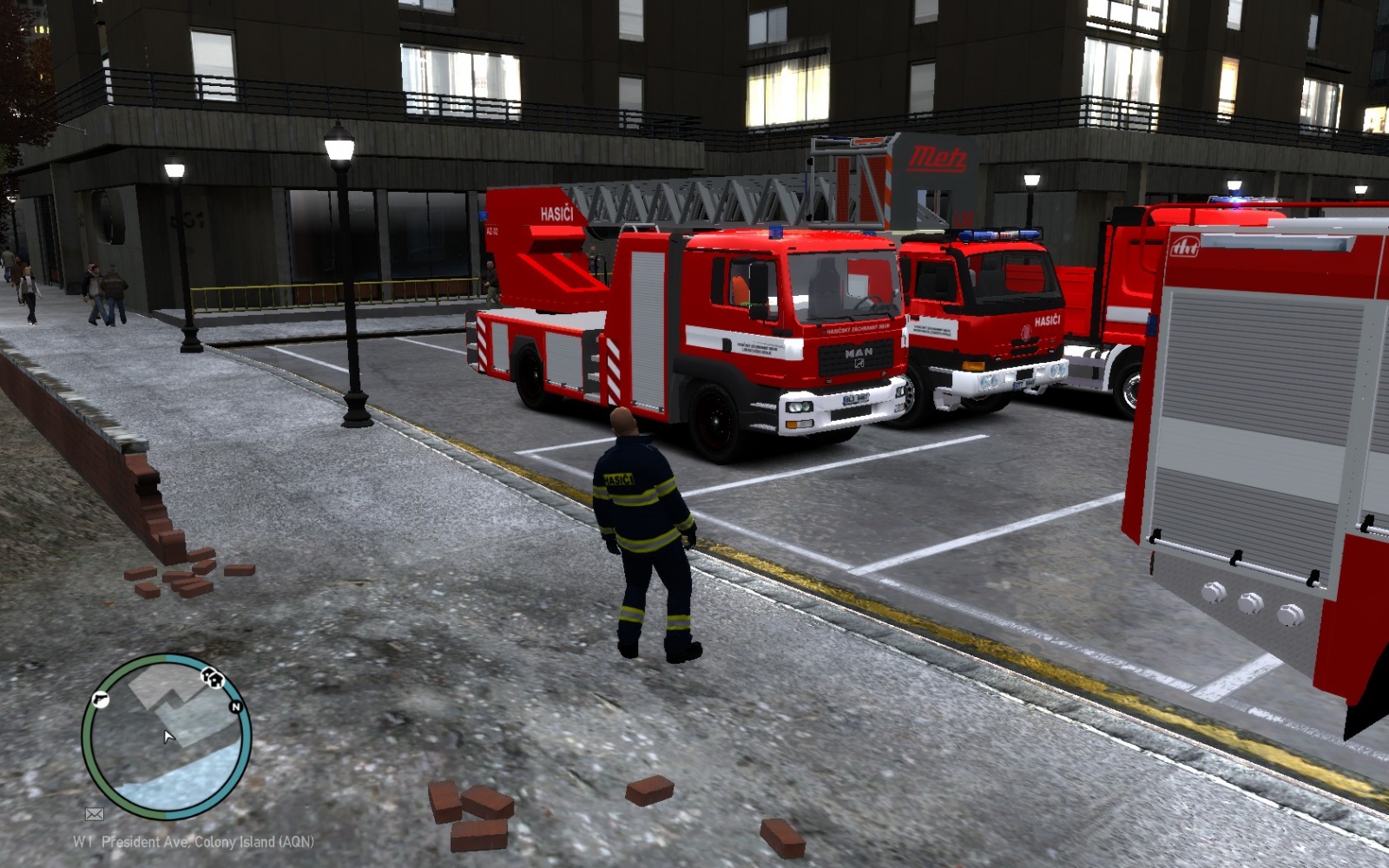
Task: Open the envelope message icon near the minimap
Action: tap(95, 814)
